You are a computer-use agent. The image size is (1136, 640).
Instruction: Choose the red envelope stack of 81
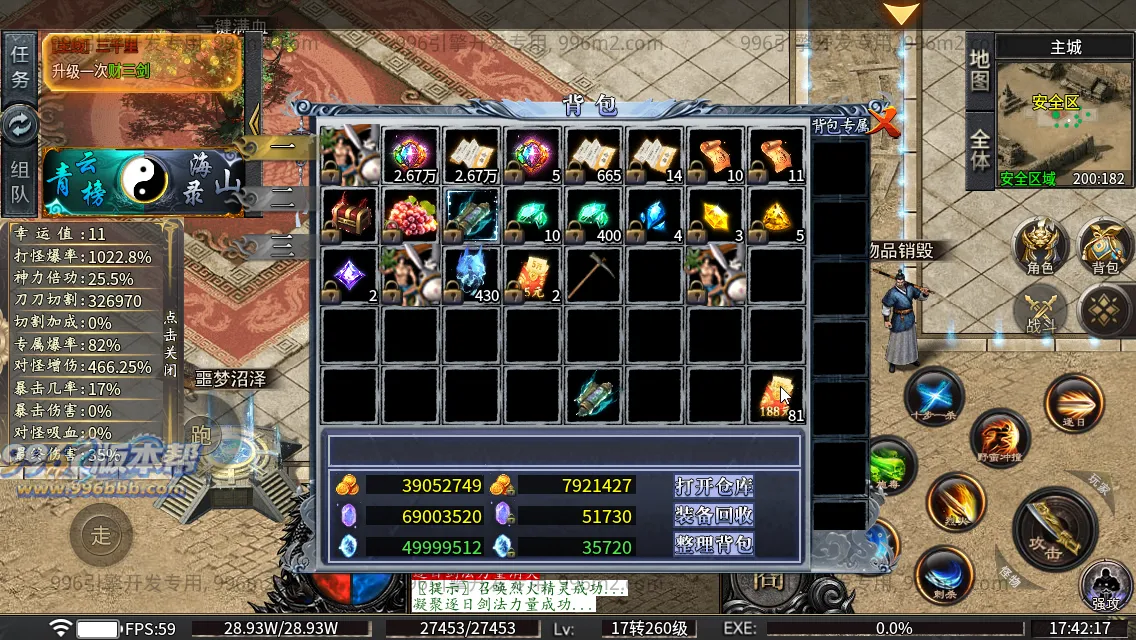pyautogui.click(x=776, y=395)
